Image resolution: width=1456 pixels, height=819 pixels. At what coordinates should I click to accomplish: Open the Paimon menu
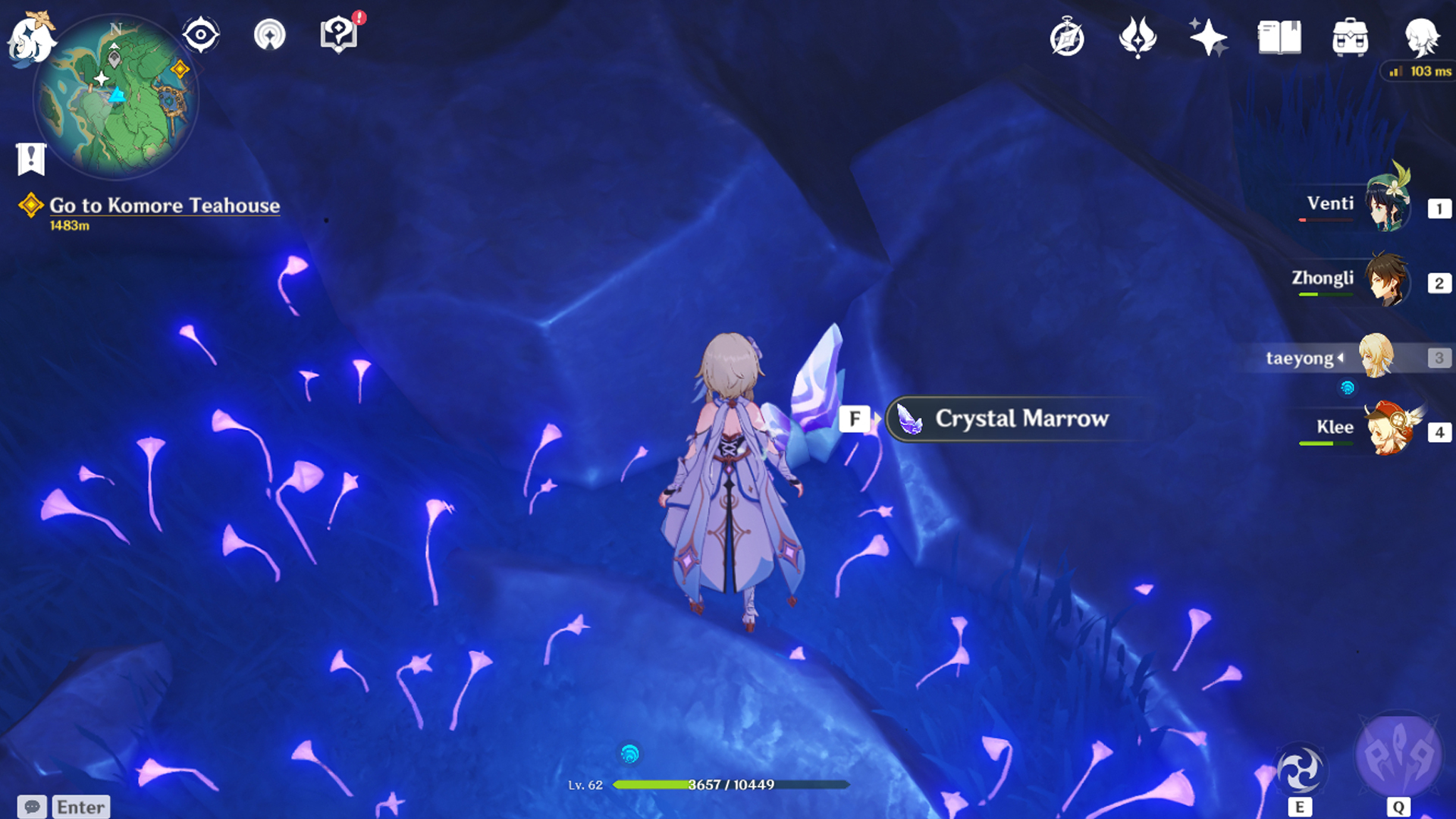point(30,38)
